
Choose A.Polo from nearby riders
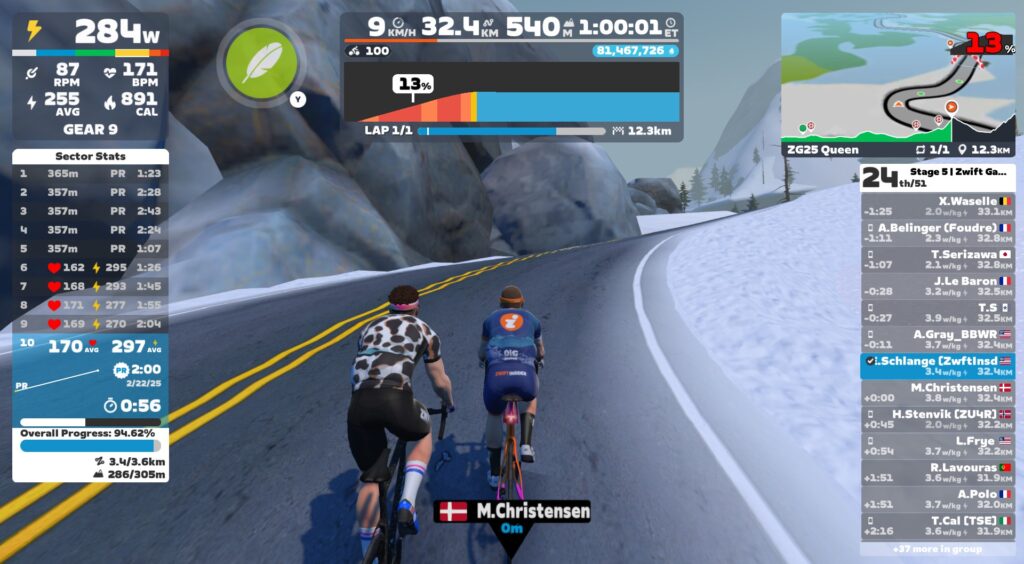tap(937, 499)
